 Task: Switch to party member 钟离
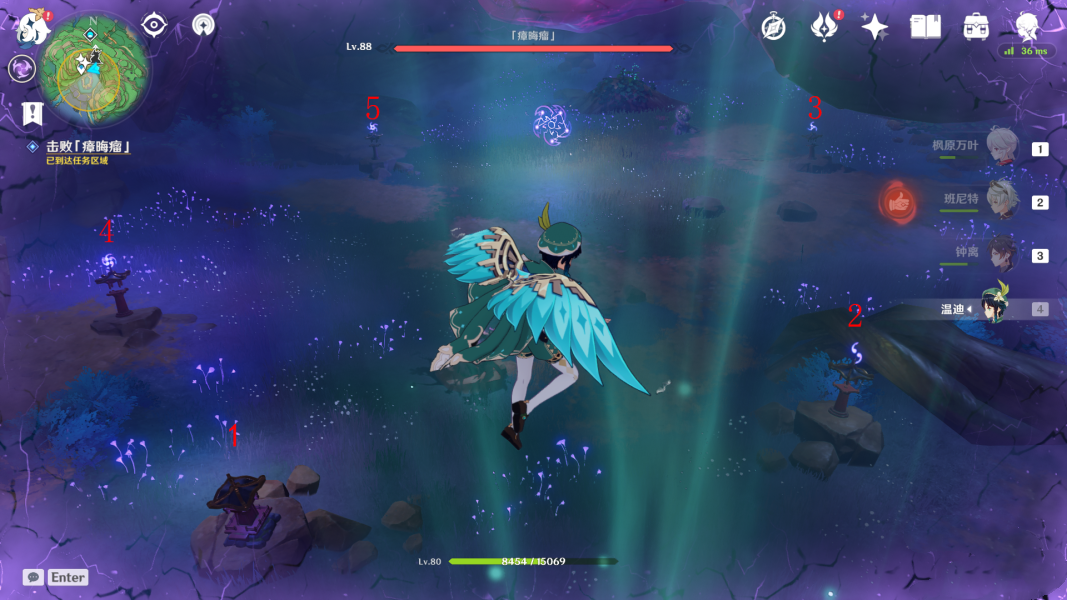(1001, 254)
